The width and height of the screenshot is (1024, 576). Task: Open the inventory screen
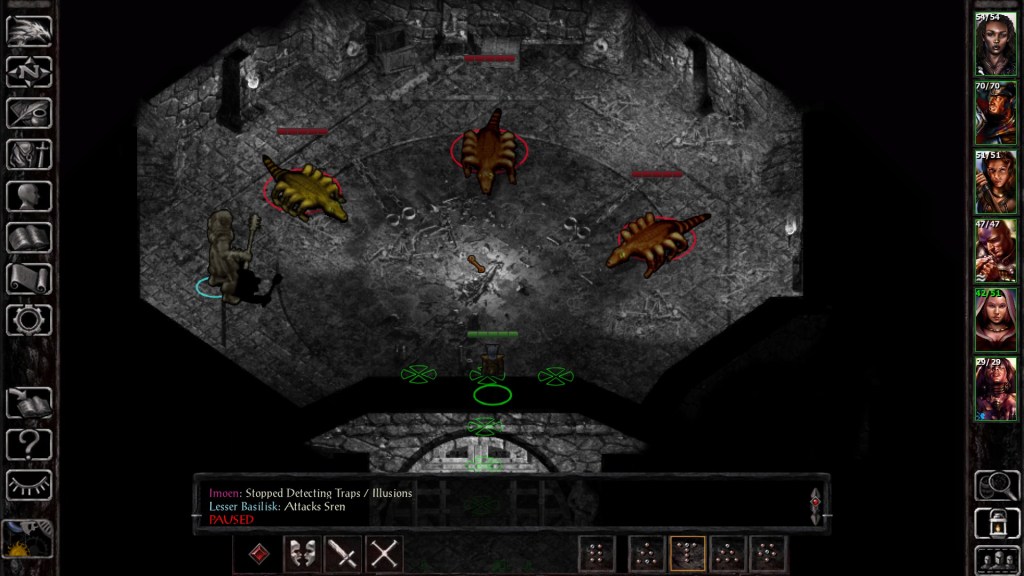(x=29, y=154)
